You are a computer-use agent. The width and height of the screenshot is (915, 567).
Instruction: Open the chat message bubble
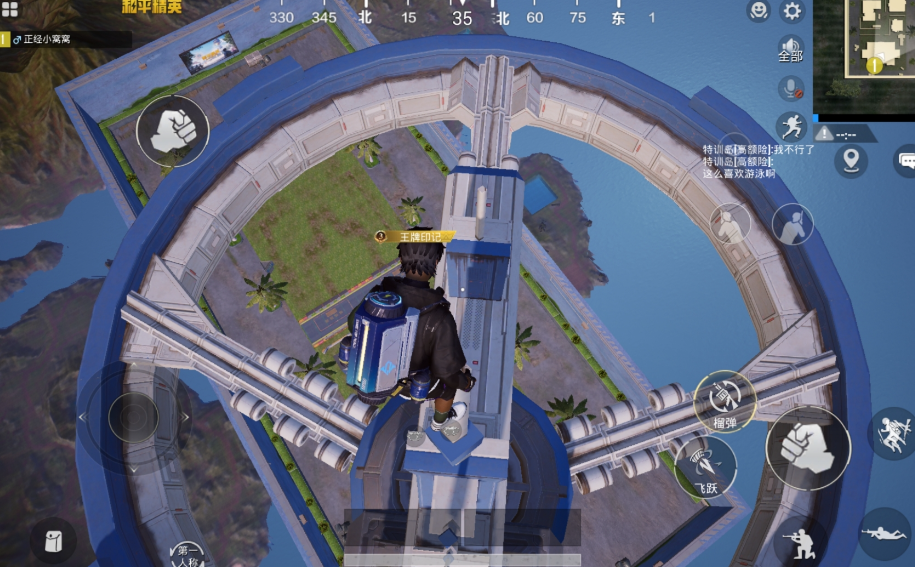(905, 160)
